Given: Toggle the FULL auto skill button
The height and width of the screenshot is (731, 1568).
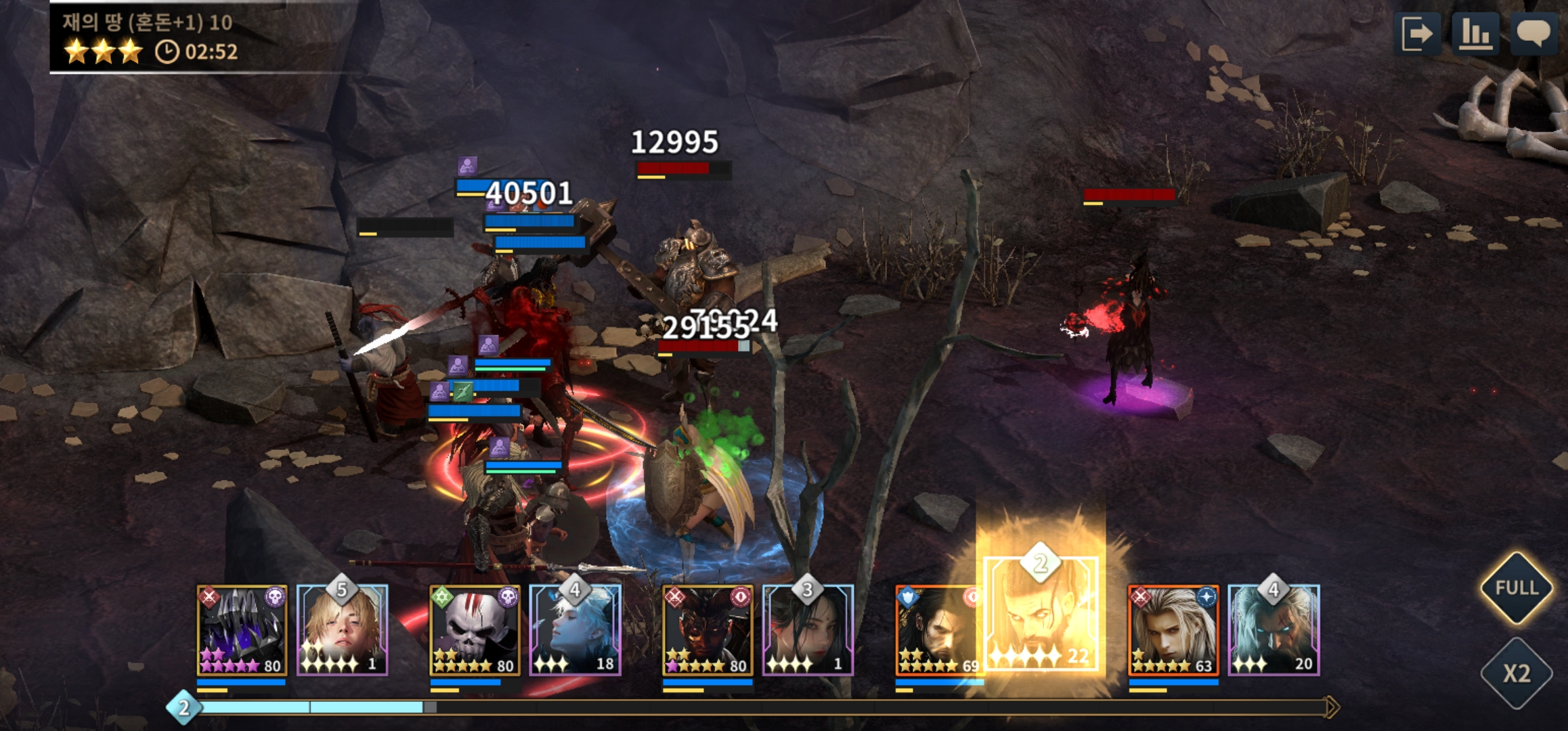Looking at the screenshot, I should pos(1517,588).
